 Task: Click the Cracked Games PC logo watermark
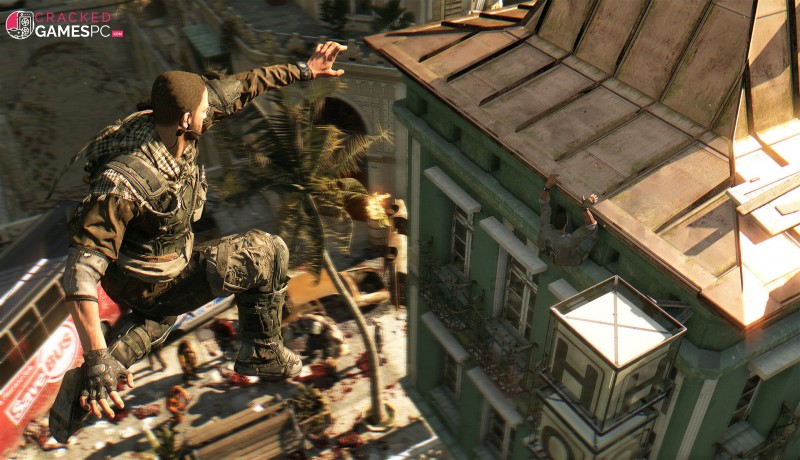click(x=64, y=24)
